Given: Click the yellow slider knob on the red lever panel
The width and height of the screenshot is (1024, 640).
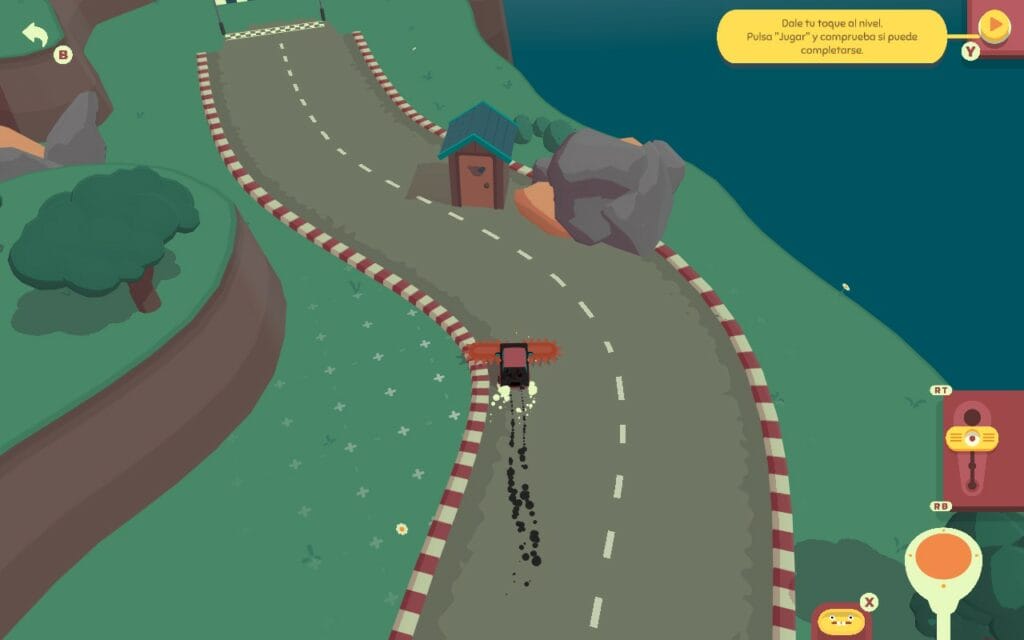Looking at the screenshot, I should pos(971,437).
